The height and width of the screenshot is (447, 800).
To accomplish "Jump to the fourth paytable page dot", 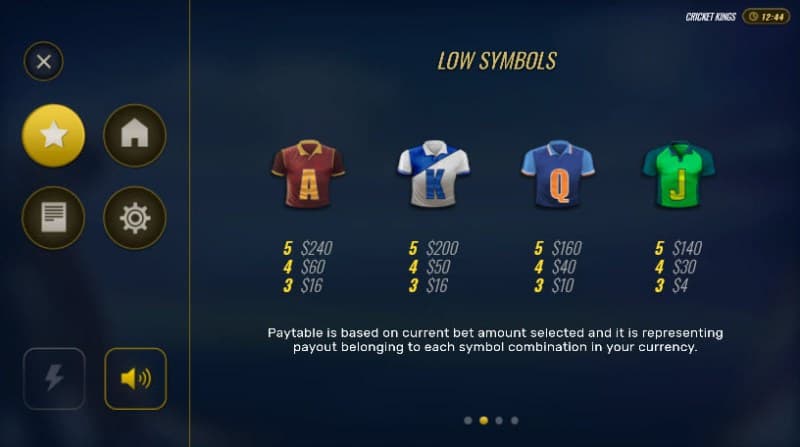I will tap(514, 420).
